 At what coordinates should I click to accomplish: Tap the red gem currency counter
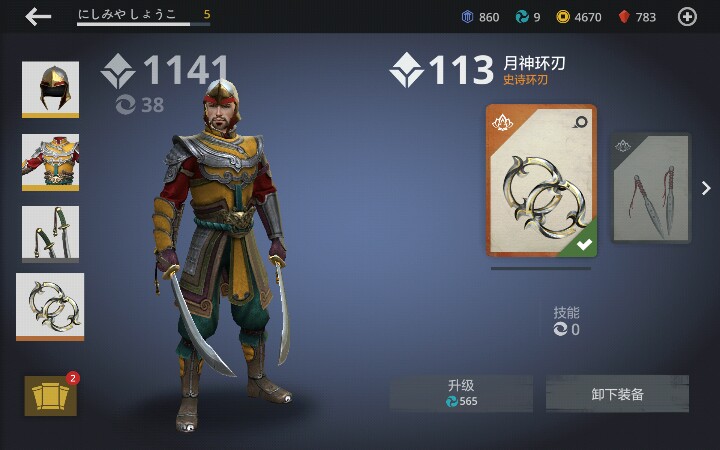(637, 17)
